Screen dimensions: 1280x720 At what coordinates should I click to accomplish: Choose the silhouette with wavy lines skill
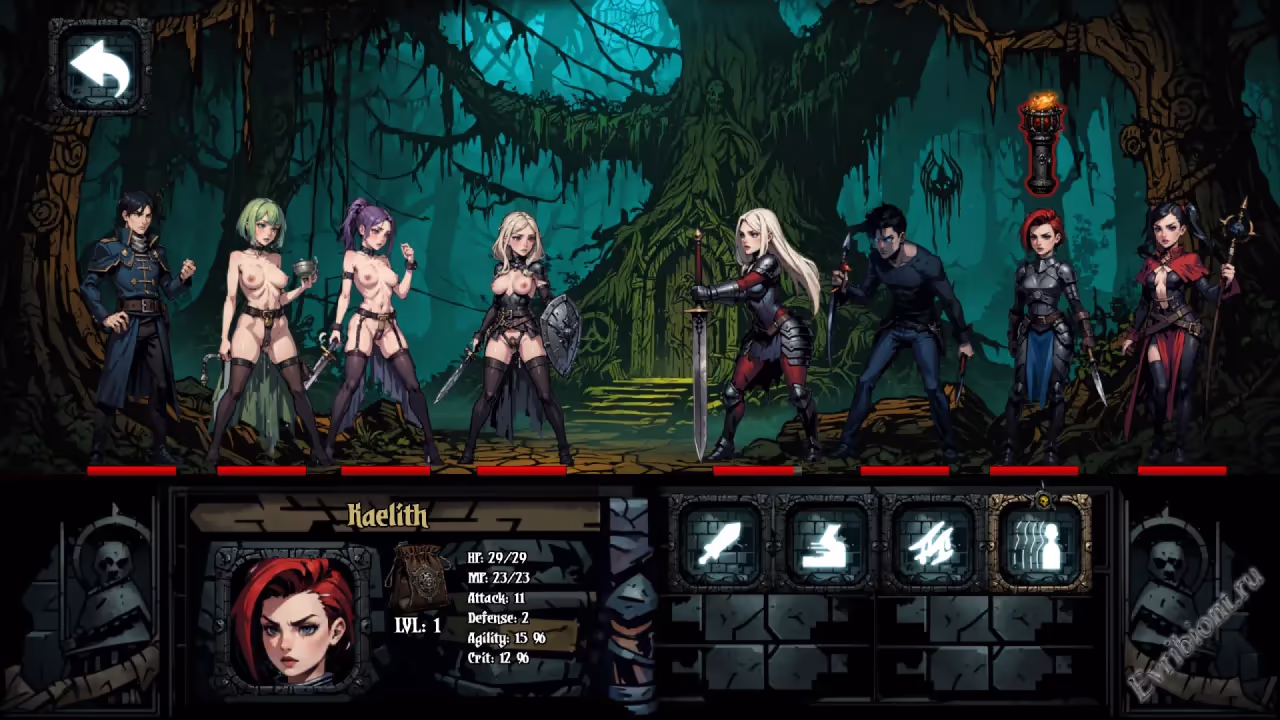click(1040, 544)
